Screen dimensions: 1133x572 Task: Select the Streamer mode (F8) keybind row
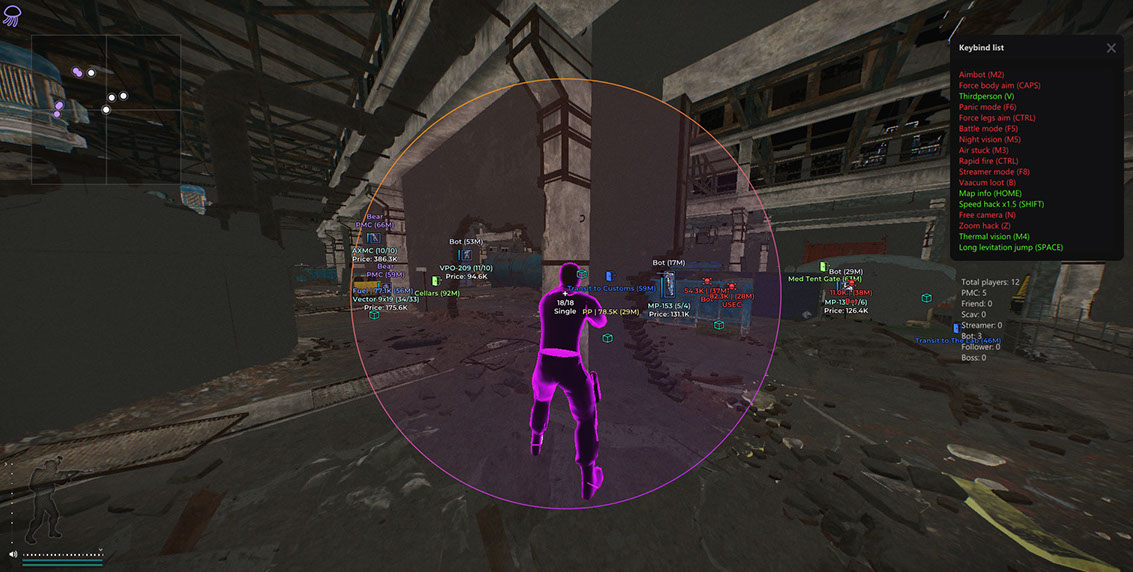(x=994, y=172)
